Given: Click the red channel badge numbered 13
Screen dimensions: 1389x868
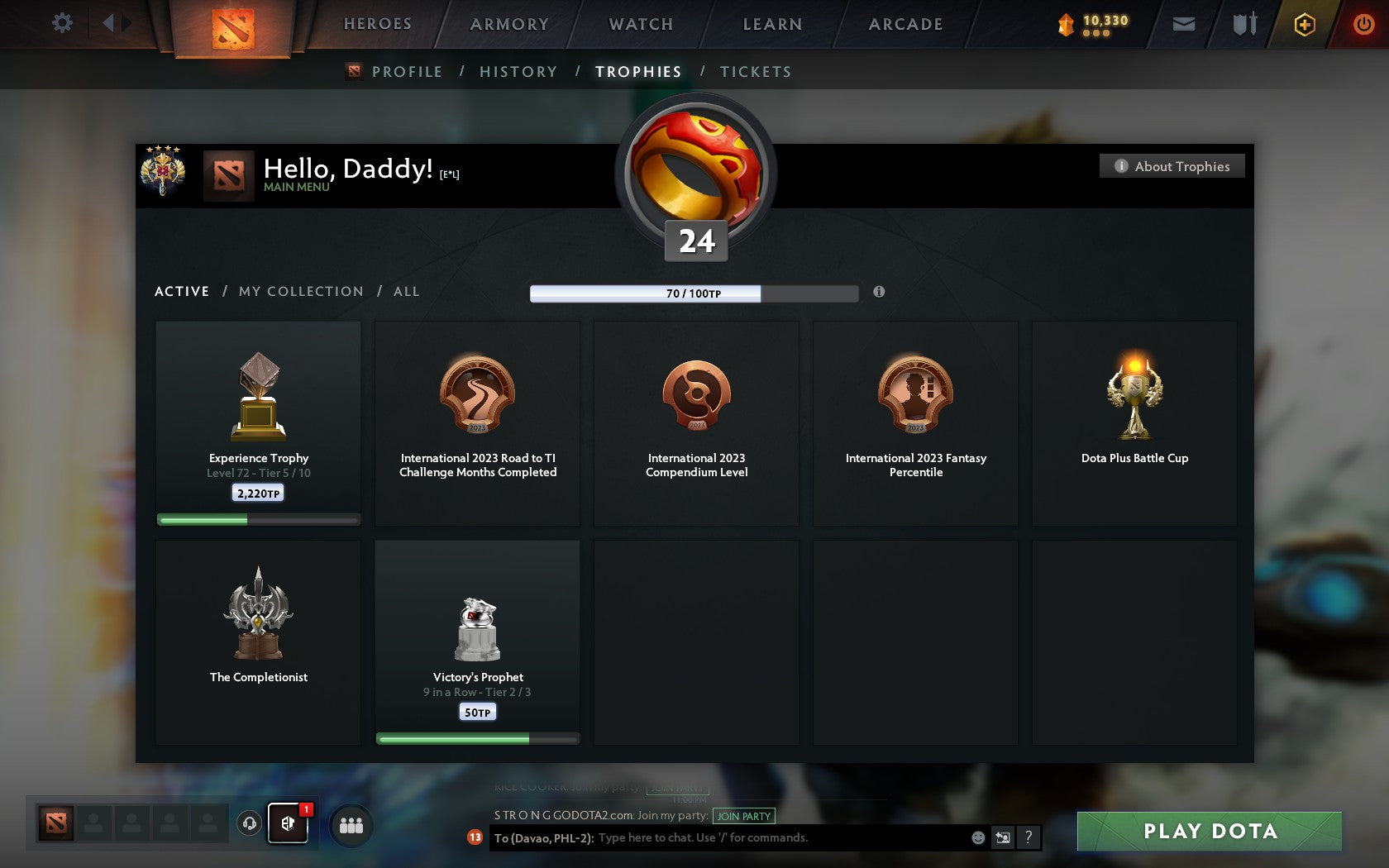Looking at the screenshot, I should pos(475,837).
